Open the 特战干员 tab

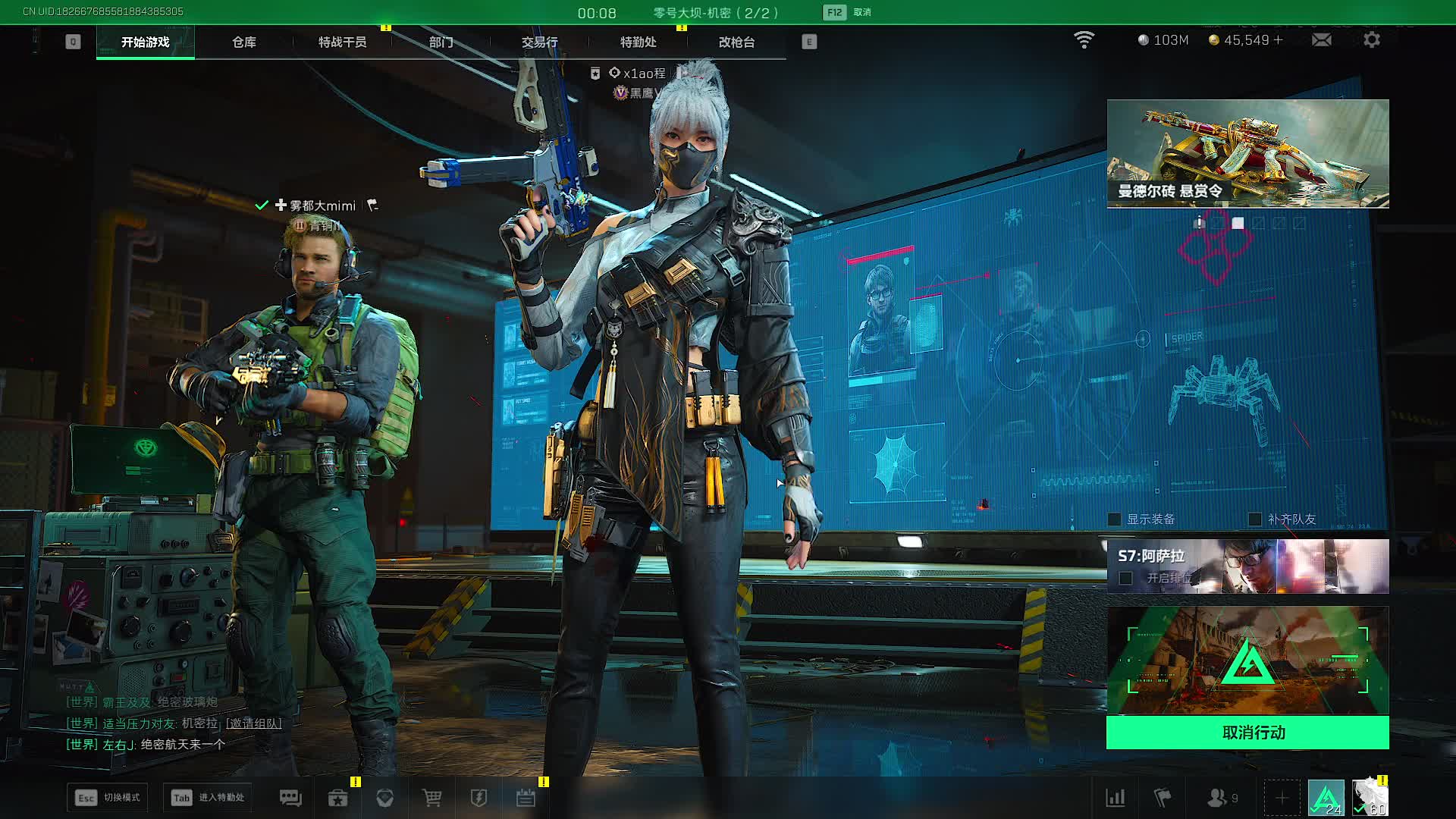(343, 42)
